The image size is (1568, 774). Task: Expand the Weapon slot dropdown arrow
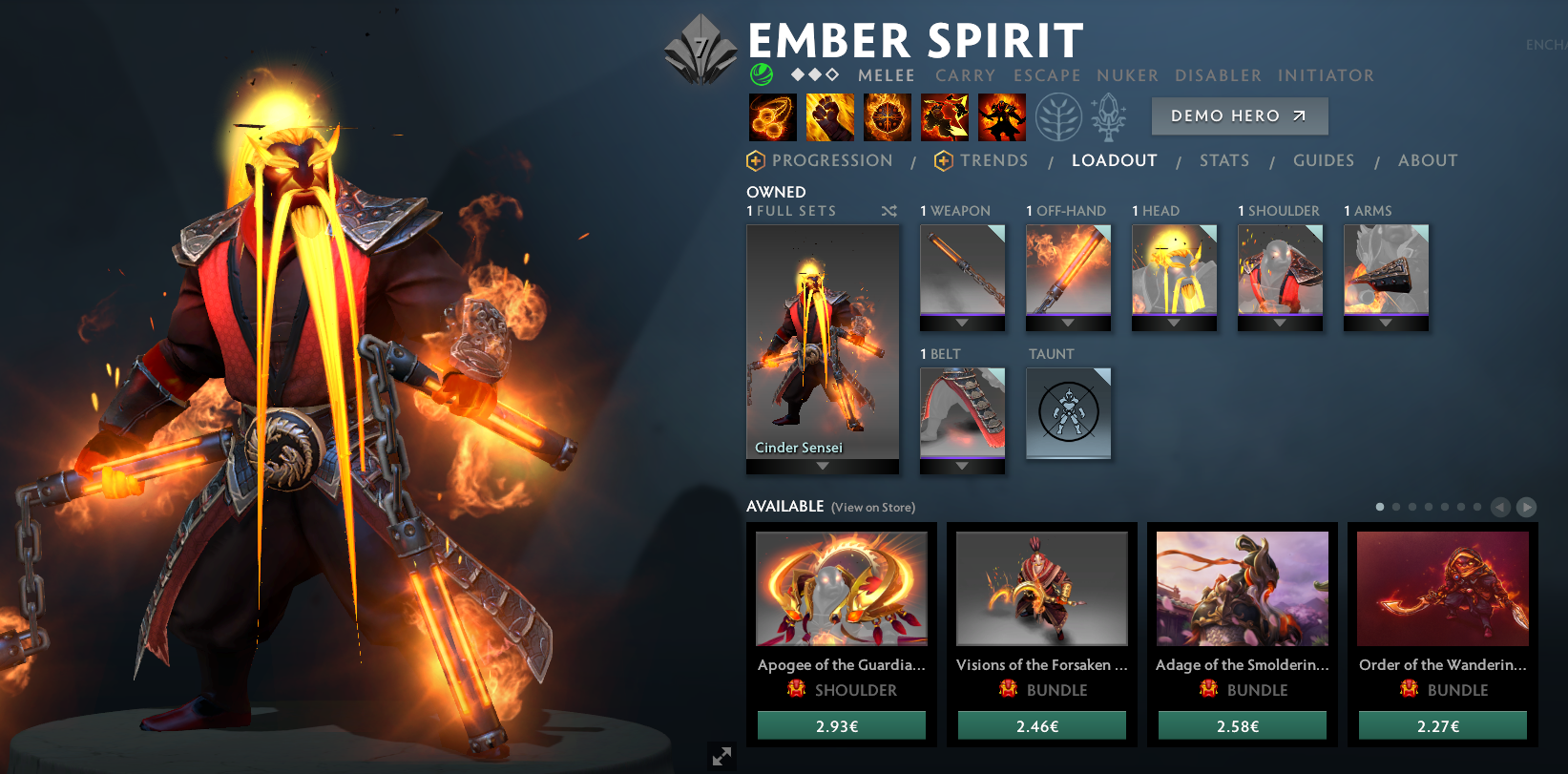click(x=962, y=323)
